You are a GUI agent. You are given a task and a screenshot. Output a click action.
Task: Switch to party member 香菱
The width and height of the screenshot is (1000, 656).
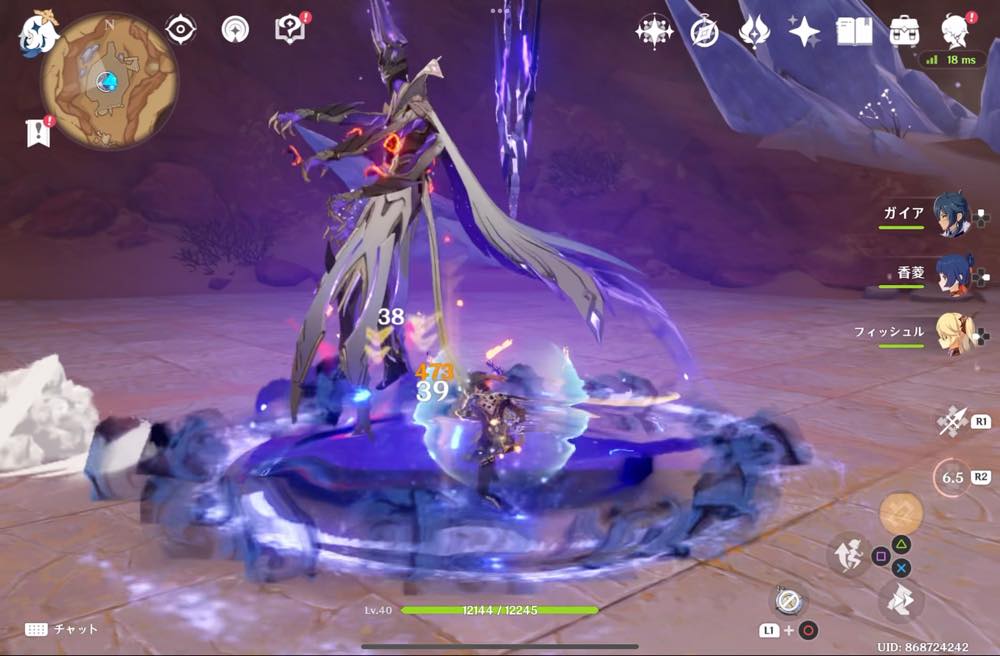click(951, 275)
